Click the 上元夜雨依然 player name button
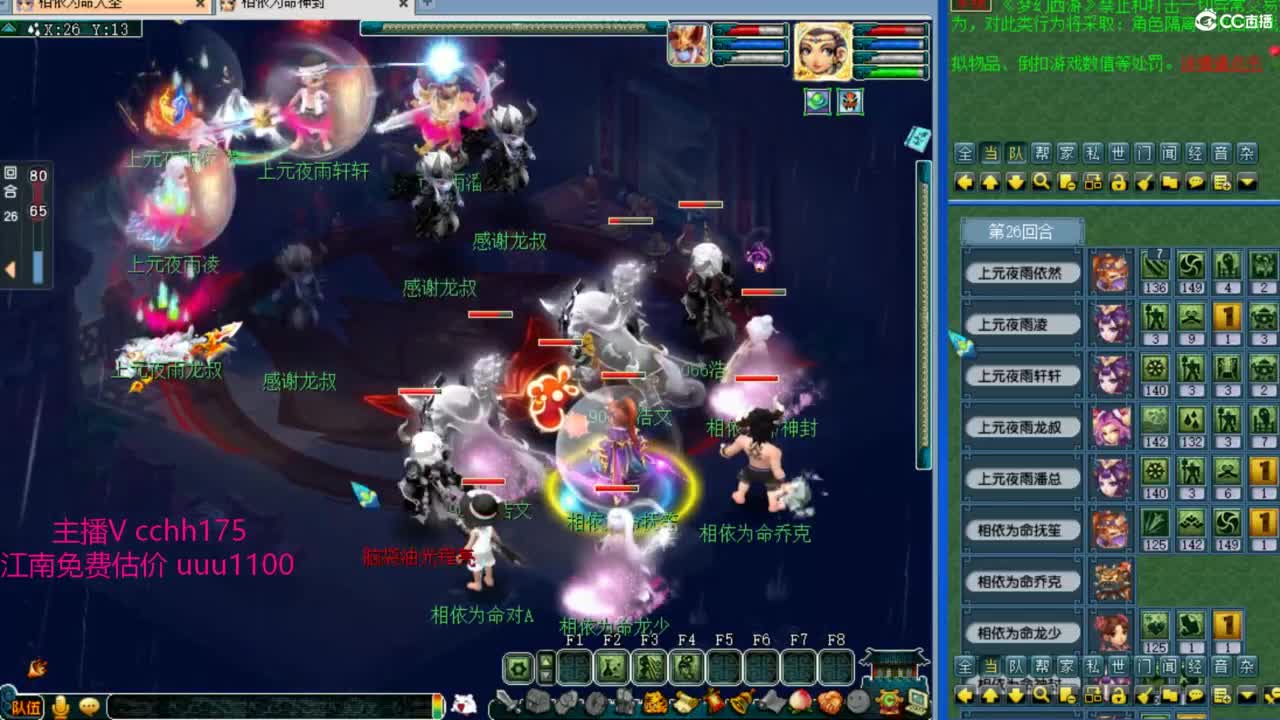 pyautogui.click(x=1021, y=272)
